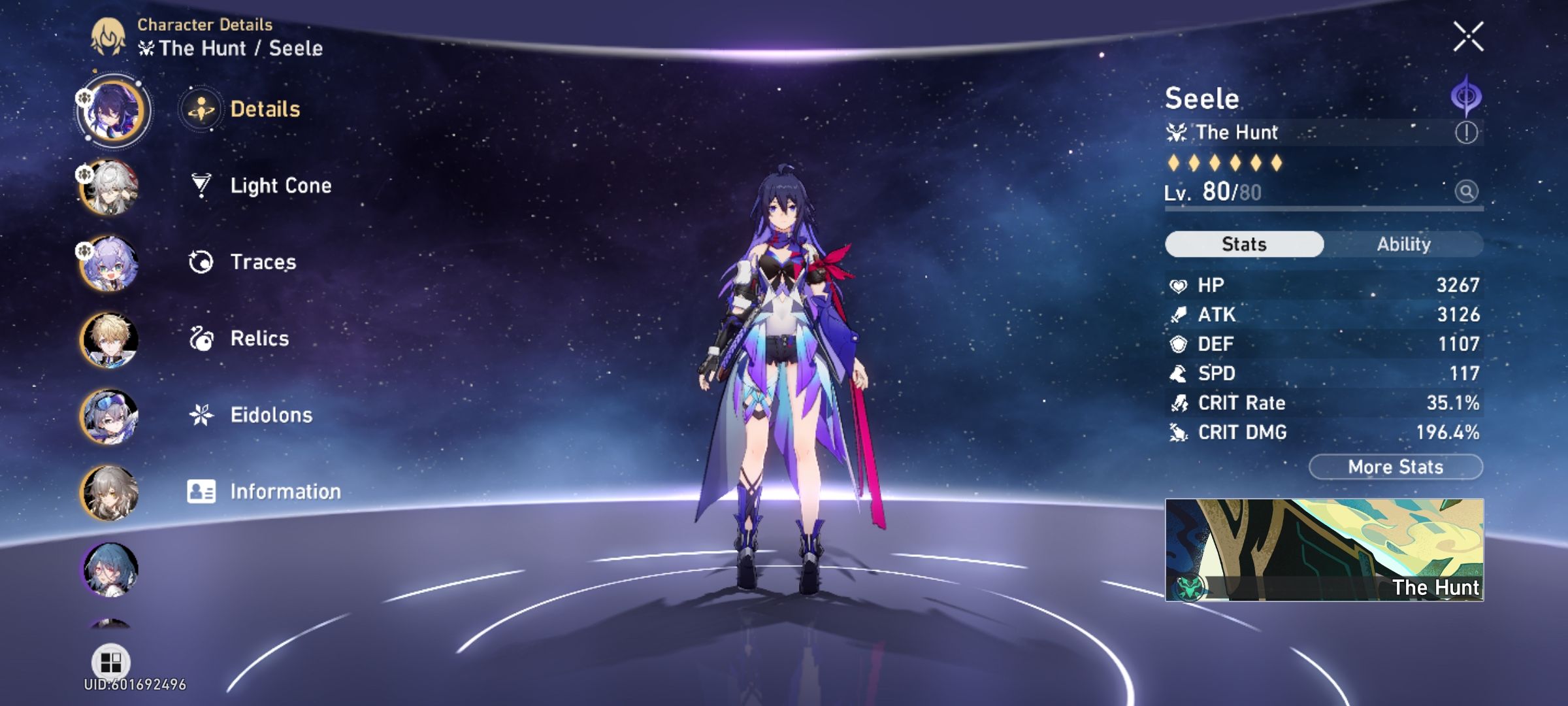Click the Details menu entry

[x=264, y=110]
